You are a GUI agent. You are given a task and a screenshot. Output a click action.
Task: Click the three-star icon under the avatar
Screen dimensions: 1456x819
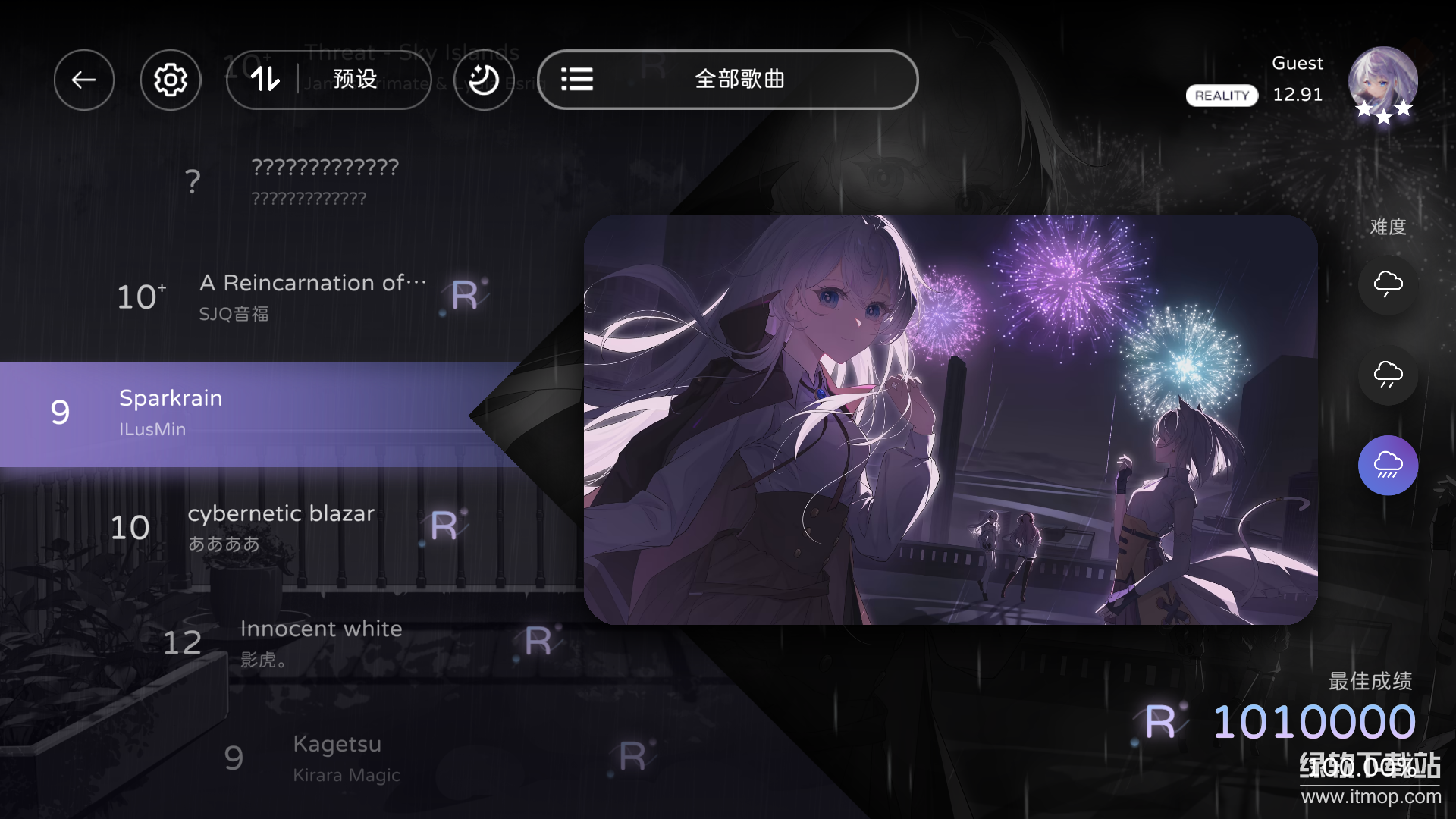coord(1383,114)
